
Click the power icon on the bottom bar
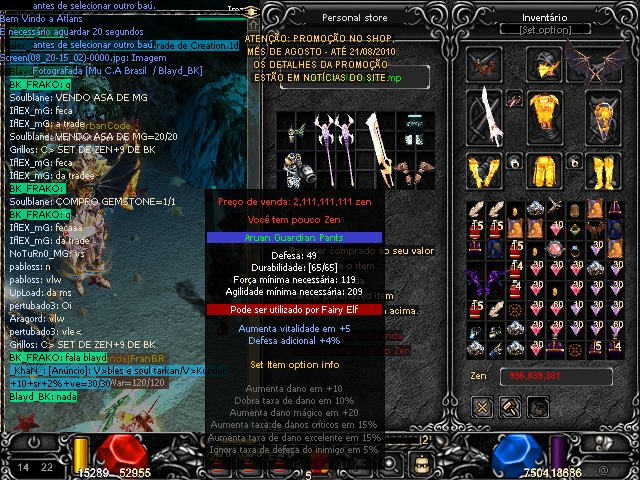[x=35, y=442]
